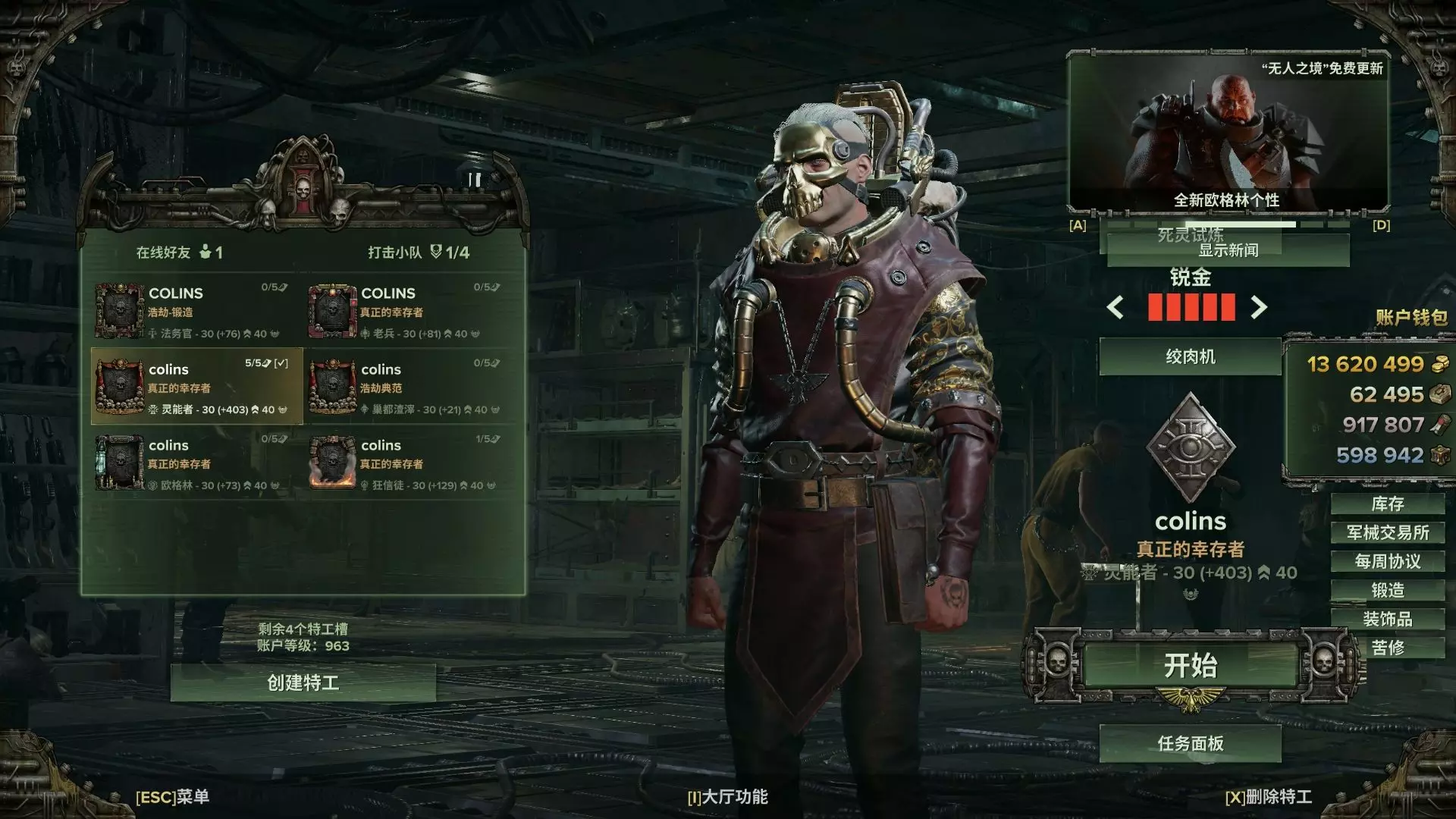Open the 锻造 forge menu
The image size is (1456, 819).
1387,591
